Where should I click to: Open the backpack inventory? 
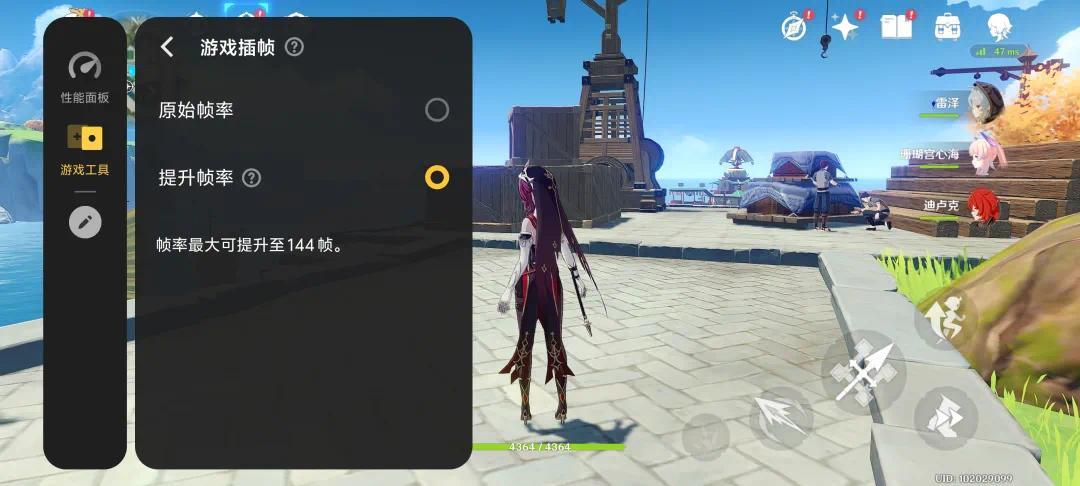(947, 27)
